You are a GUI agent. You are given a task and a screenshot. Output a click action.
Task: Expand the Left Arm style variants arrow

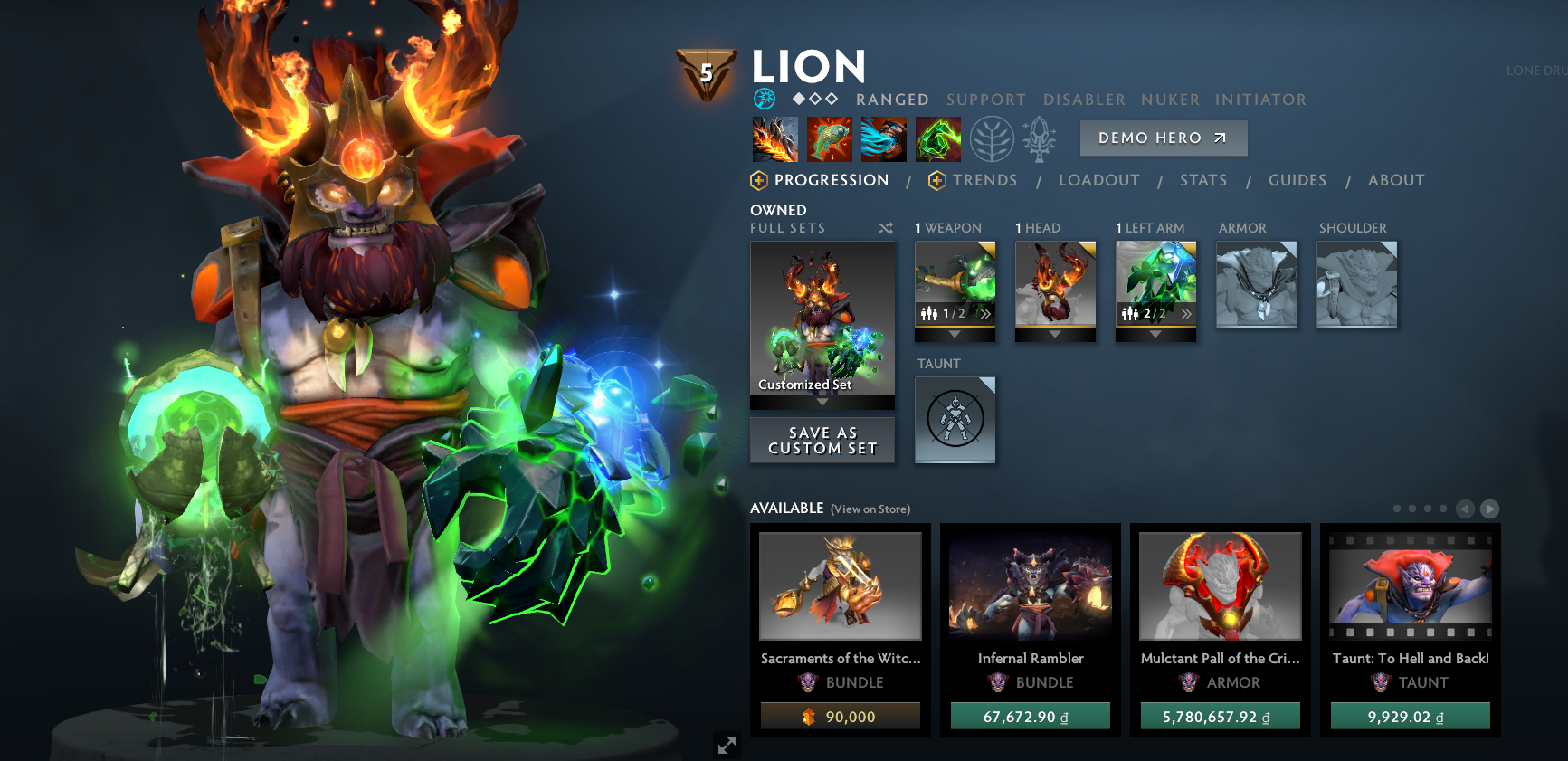pyautogui.click(x=1186, y=313)
